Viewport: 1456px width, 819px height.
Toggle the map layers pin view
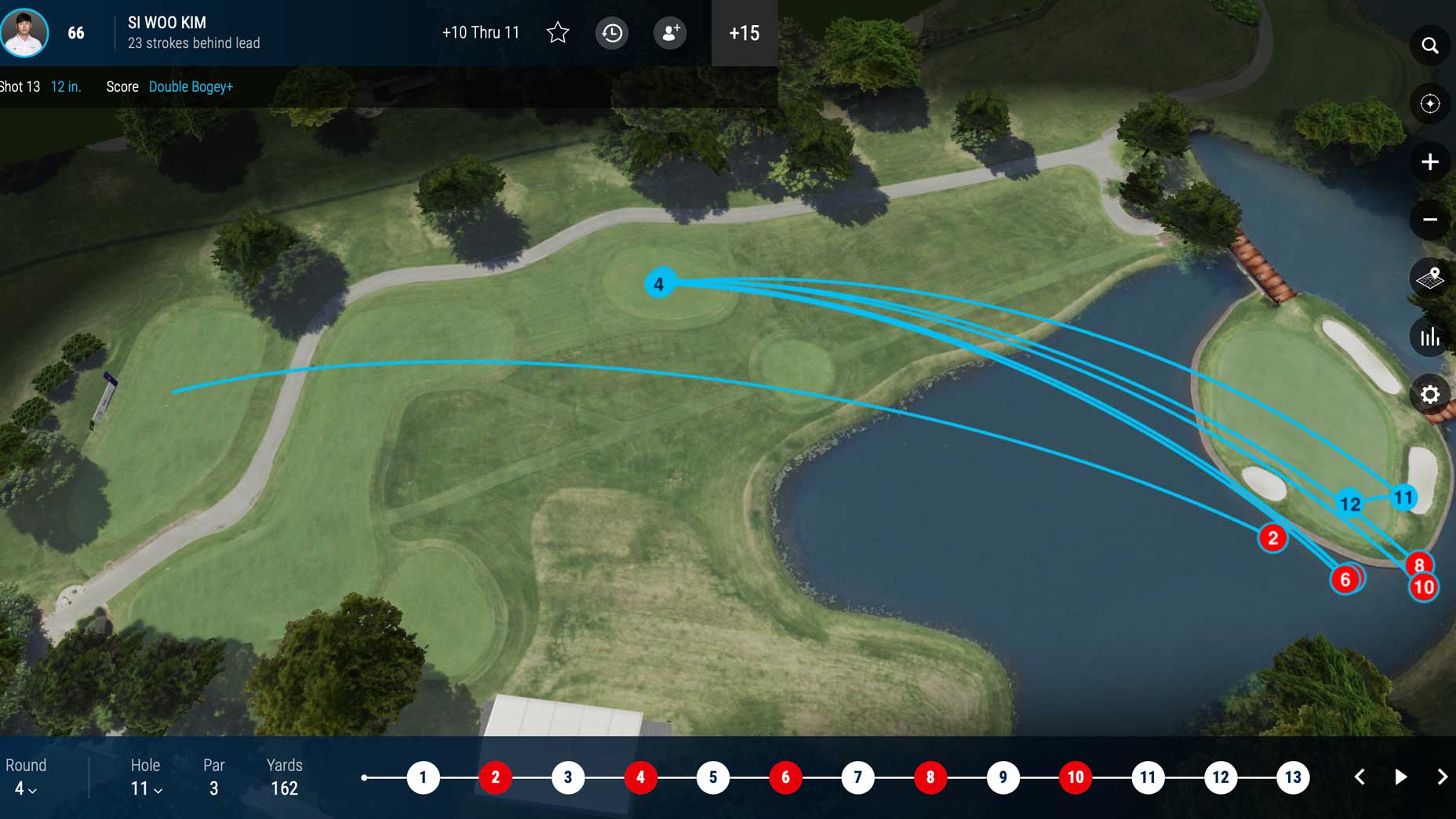point(1429,278)
